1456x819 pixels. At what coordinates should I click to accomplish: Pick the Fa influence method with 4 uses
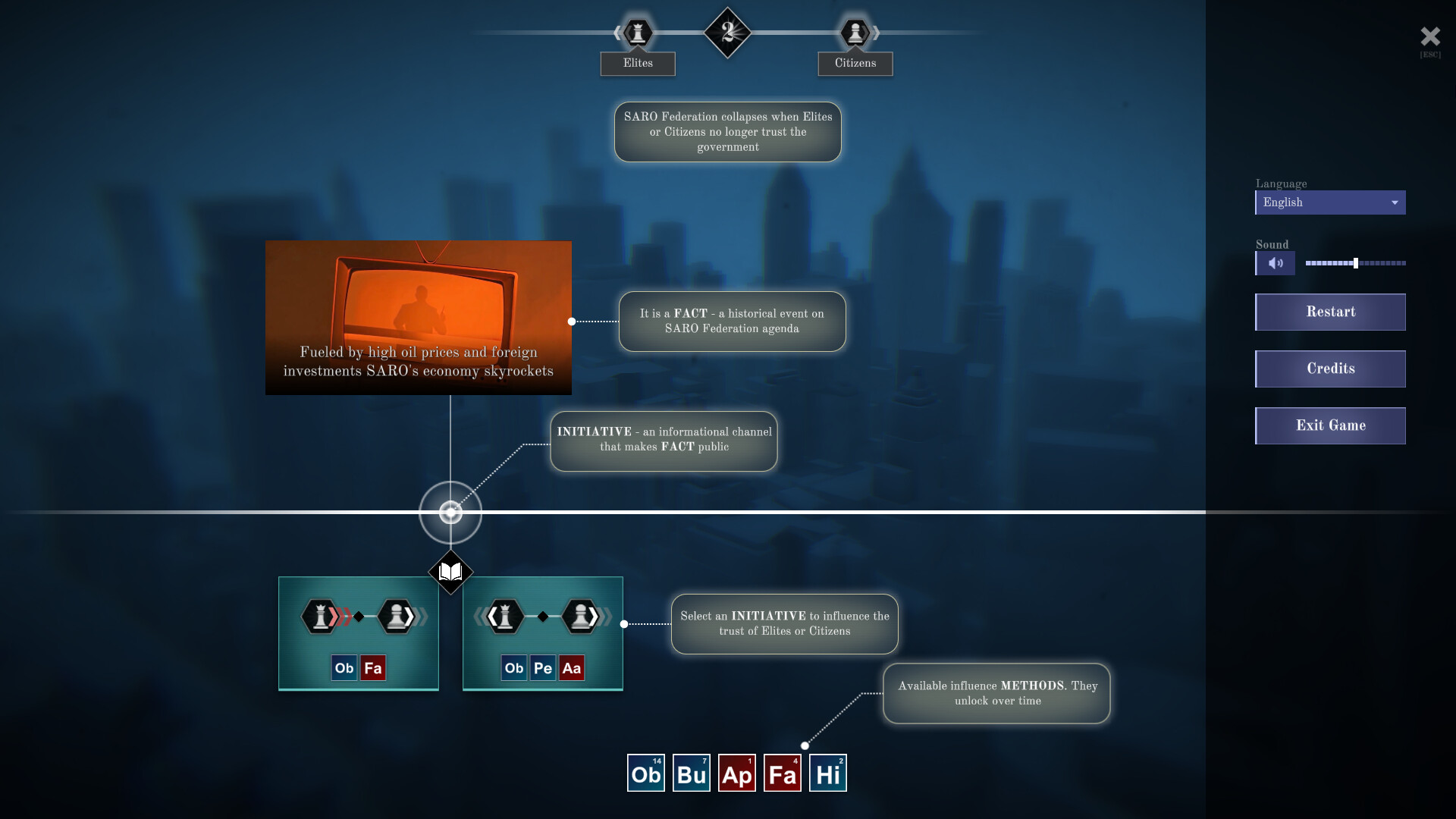[x=782, y=772]
